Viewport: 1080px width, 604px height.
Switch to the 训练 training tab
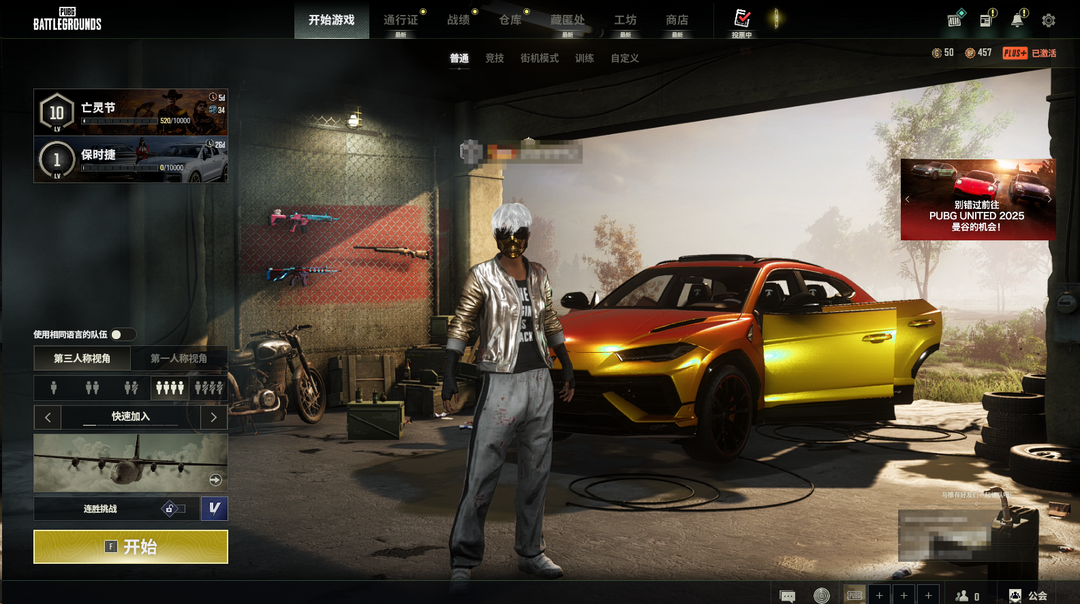[584, 59]
